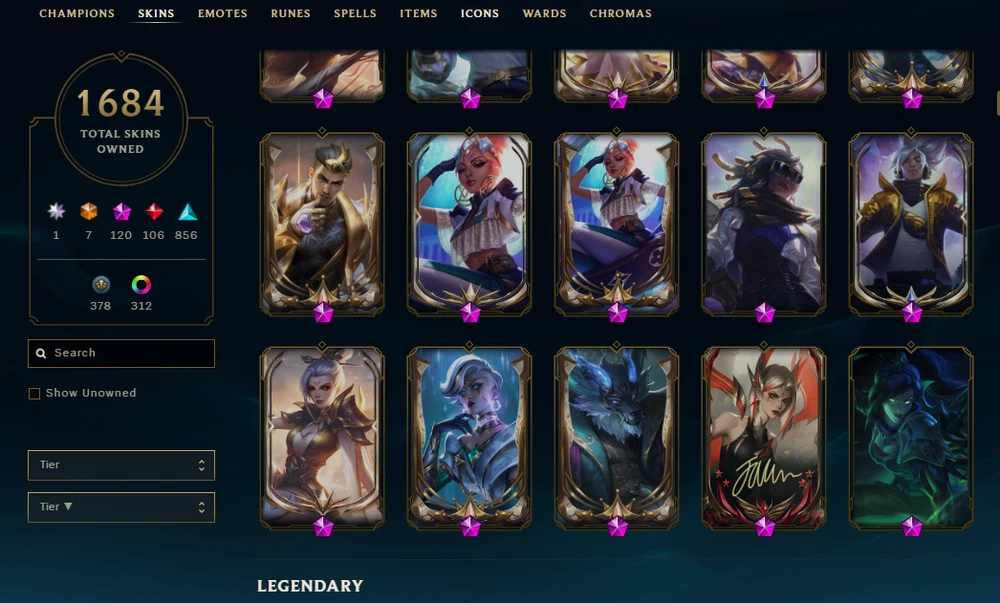
Task: Choose the blue wolf skin card
Action: click(617, 437)
